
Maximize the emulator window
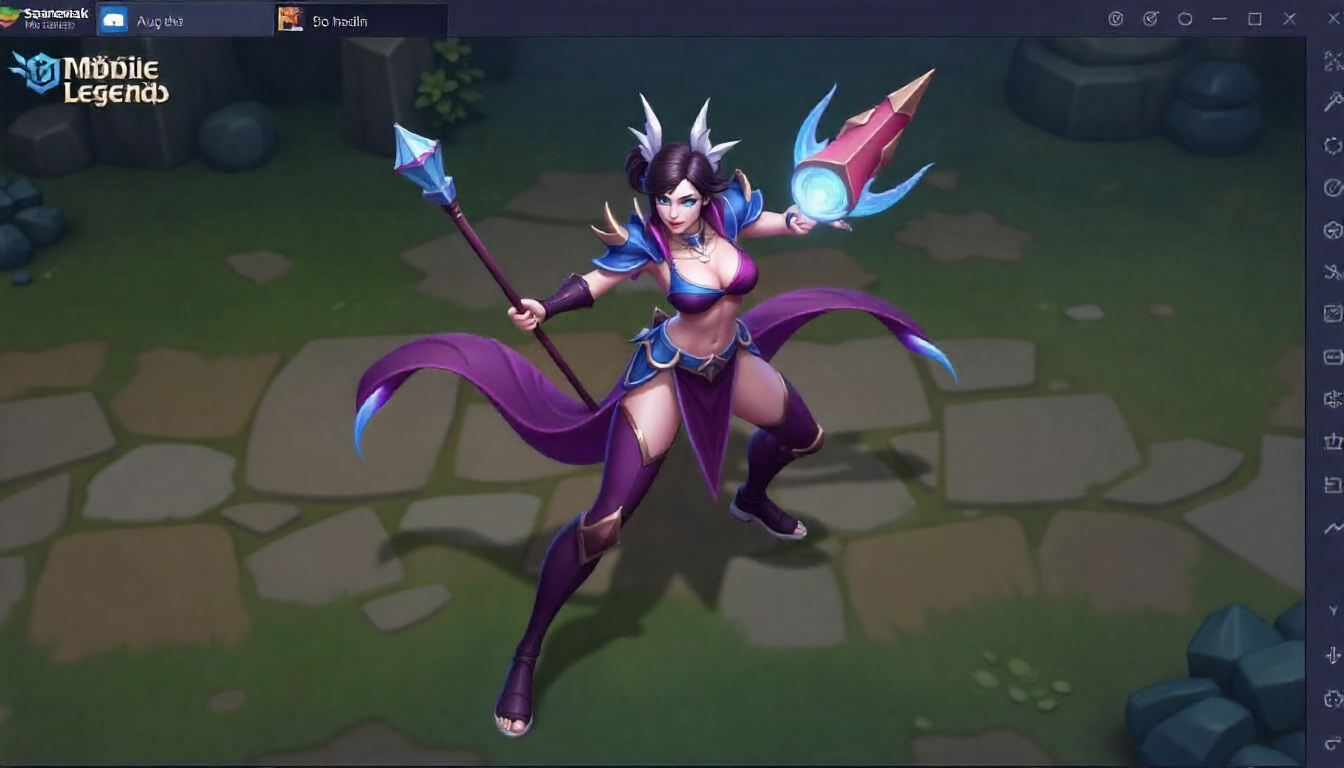click(x=1254, y=19)
